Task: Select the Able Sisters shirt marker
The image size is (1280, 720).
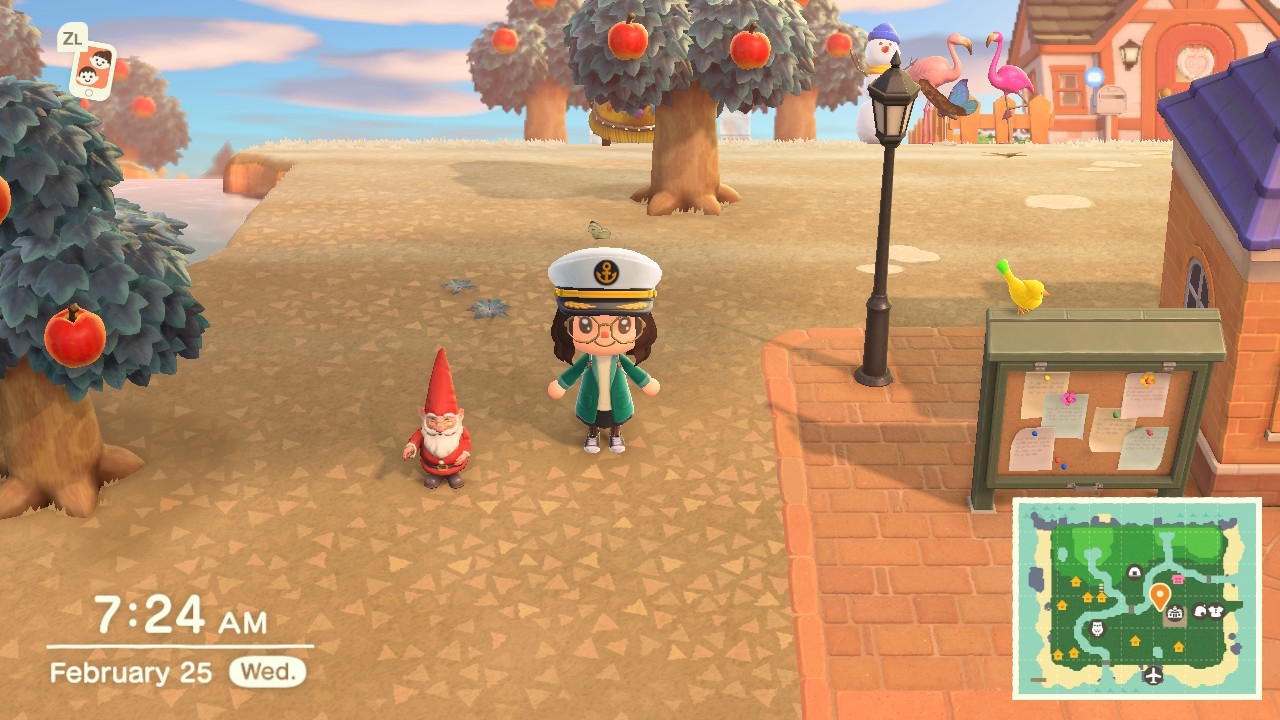Action: 1216,611
